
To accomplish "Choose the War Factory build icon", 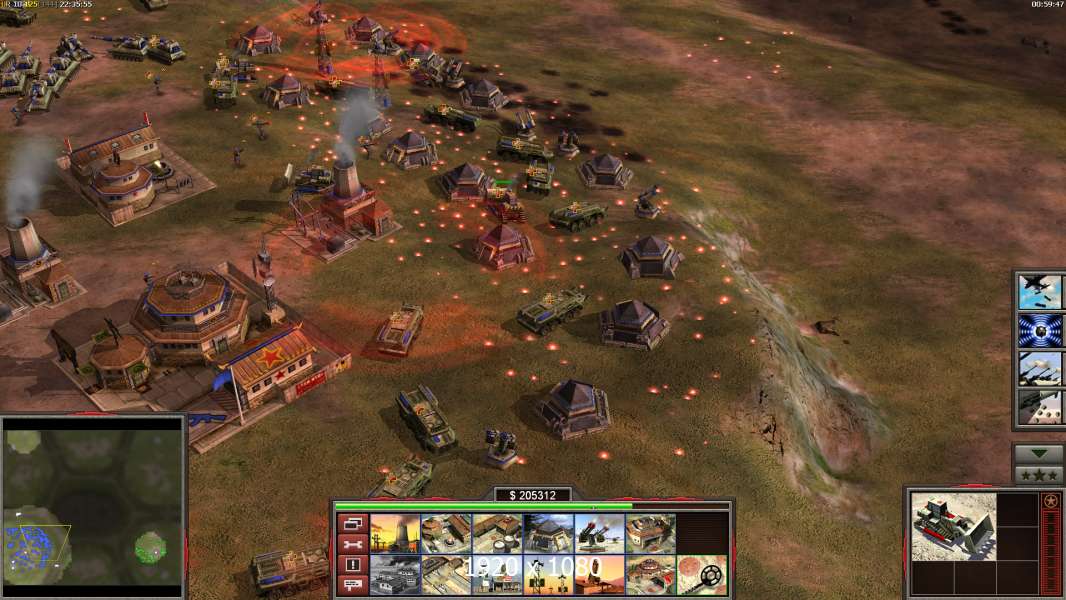I will tap(650, 534).
